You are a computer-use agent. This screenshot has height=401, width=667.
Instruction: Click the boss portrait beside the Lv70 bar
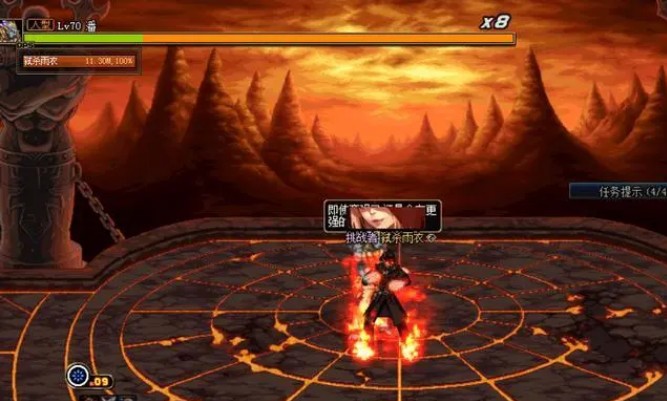click(9, 30)
